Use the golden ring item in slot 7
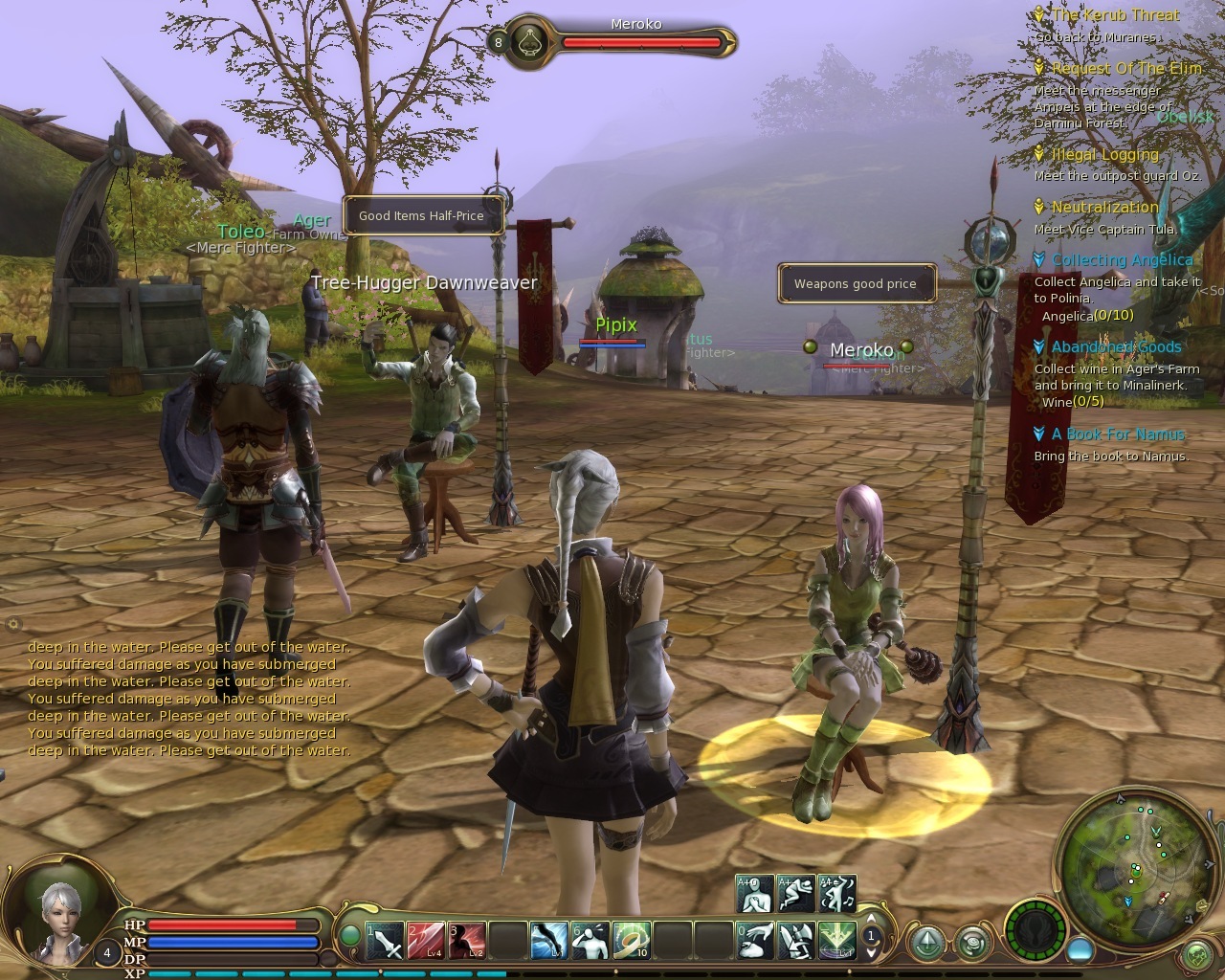The height and width of the screenshot is (980, 1225). coord(632,941)
